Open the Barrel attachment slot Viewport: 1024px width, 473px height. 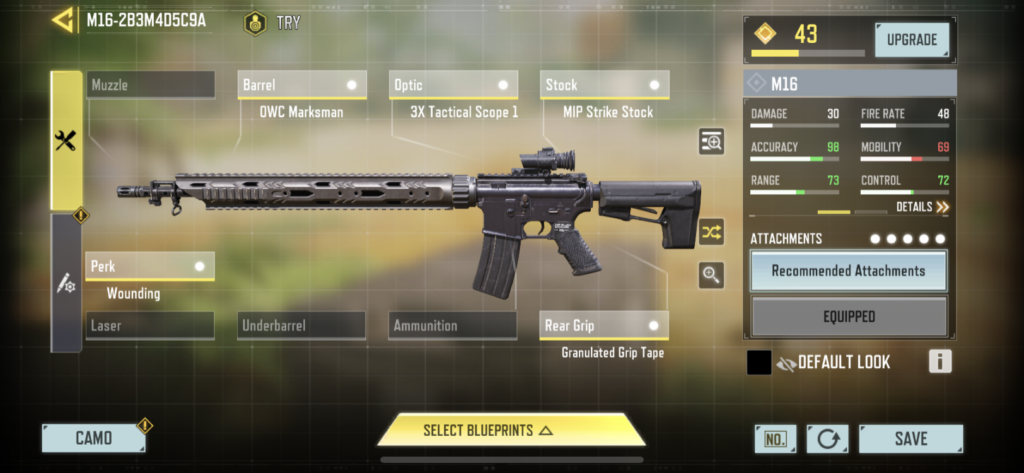[x=302, y=85]
